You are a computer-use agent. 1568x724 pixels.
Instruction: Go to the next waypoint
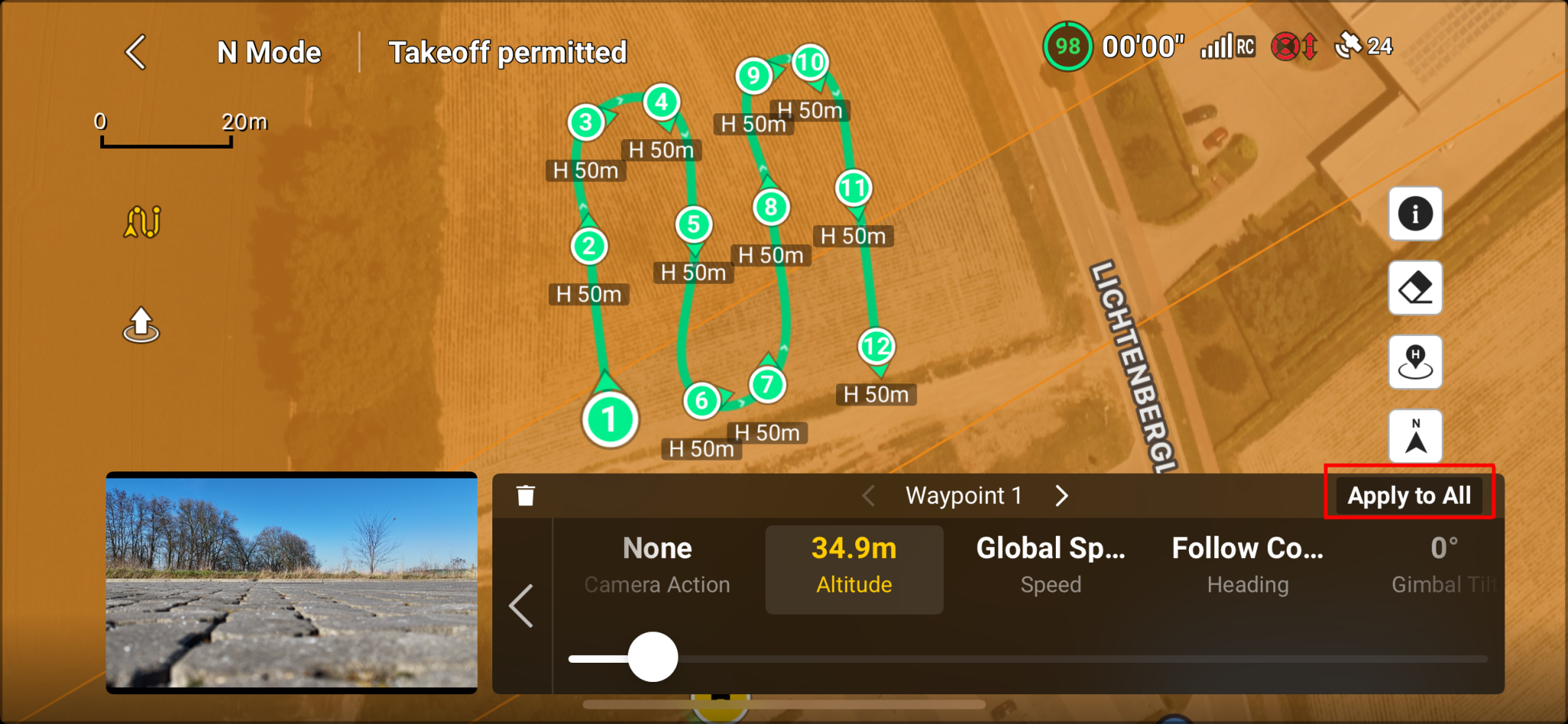pos(1061,495)
